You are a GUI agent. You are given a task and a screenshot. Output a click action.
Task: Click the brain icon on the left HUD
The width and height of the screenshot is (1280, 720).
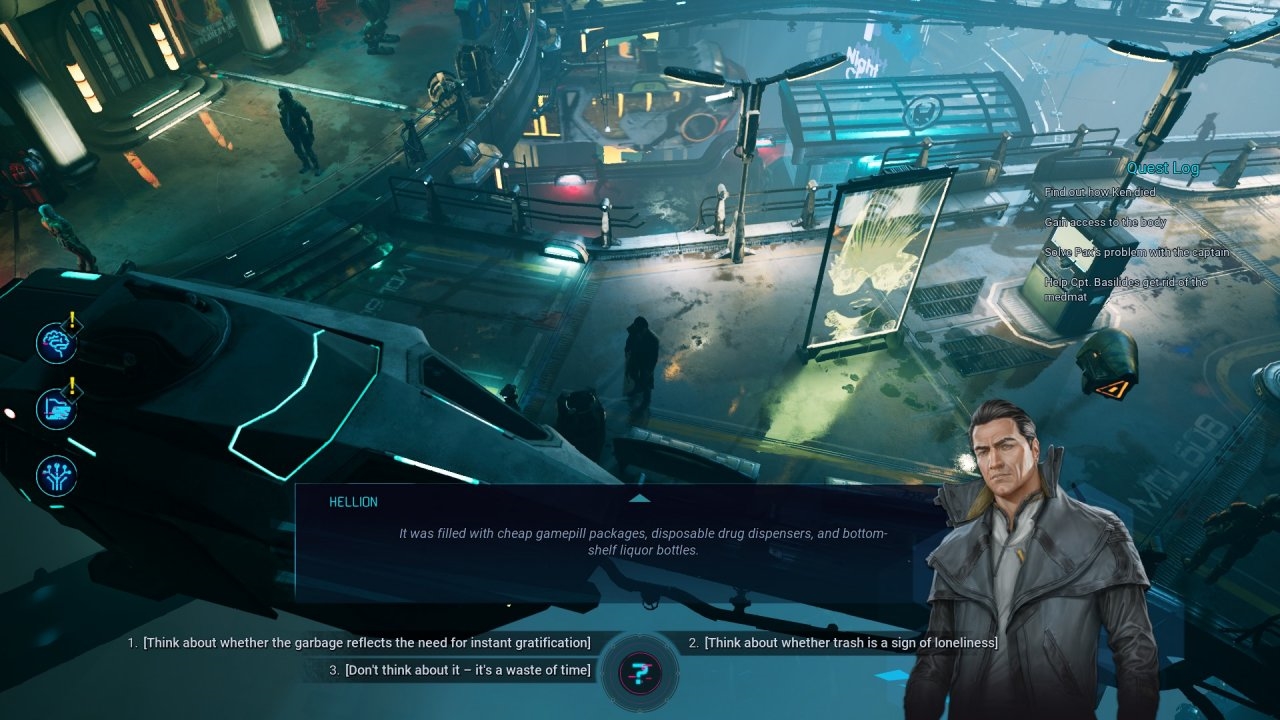56,343
